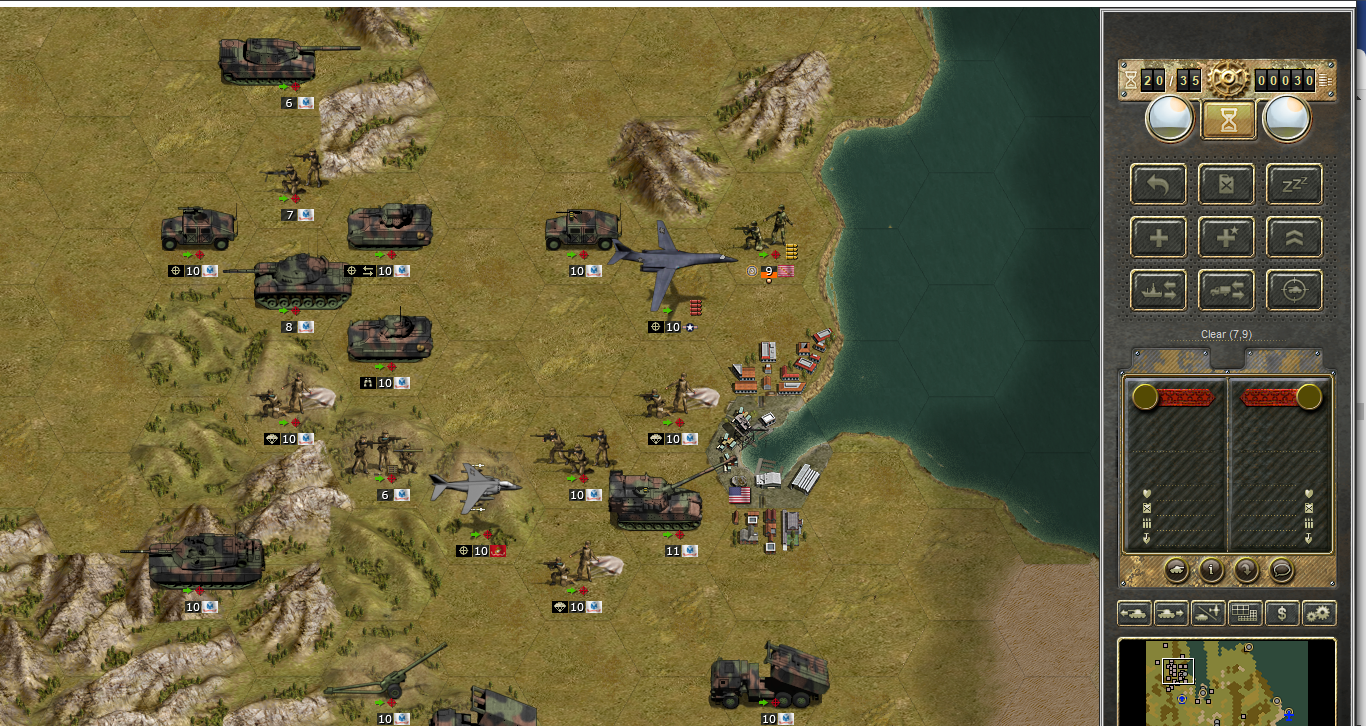Select next unit with right-arrow tank button
The image size is (1366, 726).
(x=1171, y=613)
